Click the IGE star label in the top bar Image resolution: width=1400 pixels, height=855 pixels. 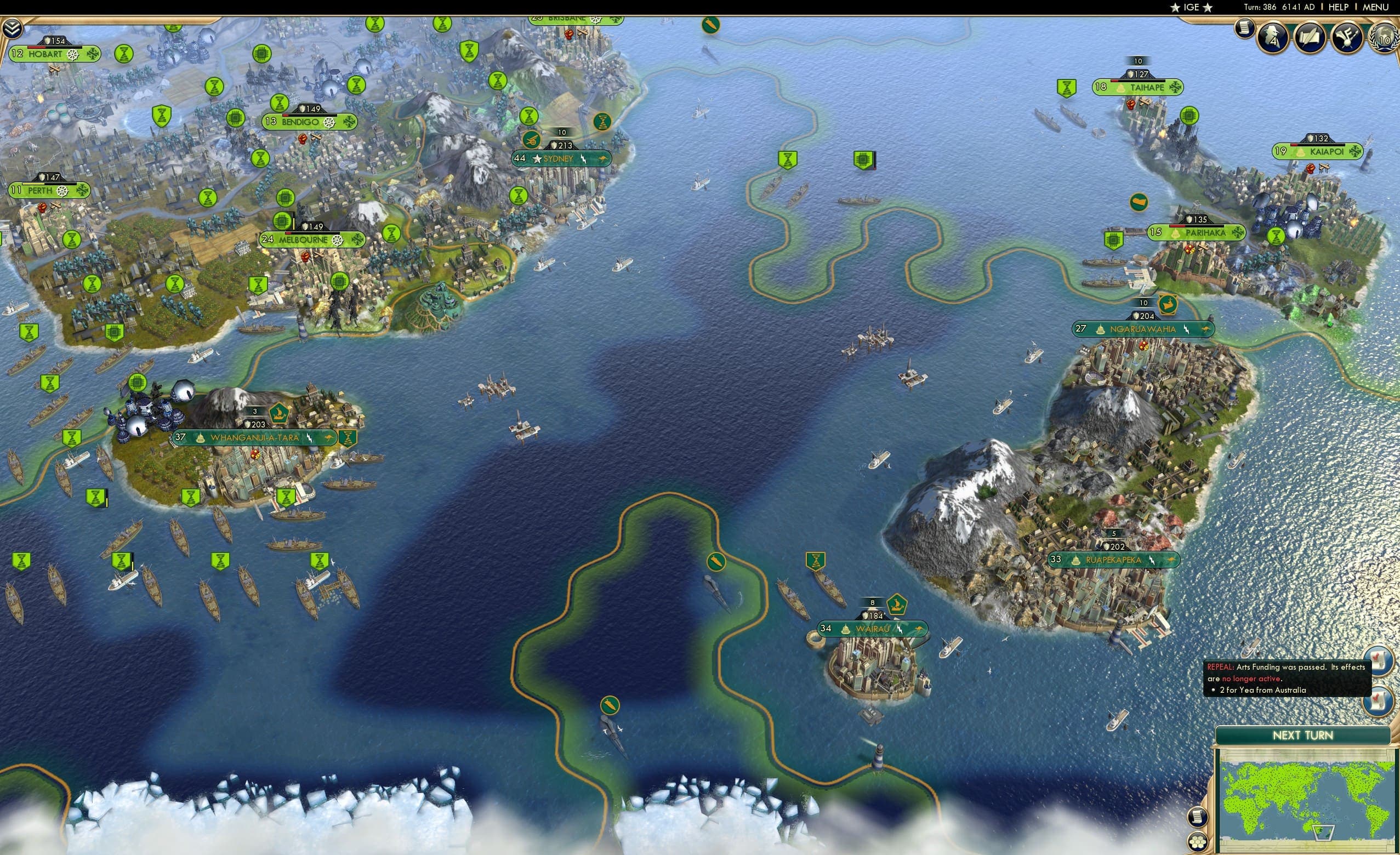(x=1190, y=7)
